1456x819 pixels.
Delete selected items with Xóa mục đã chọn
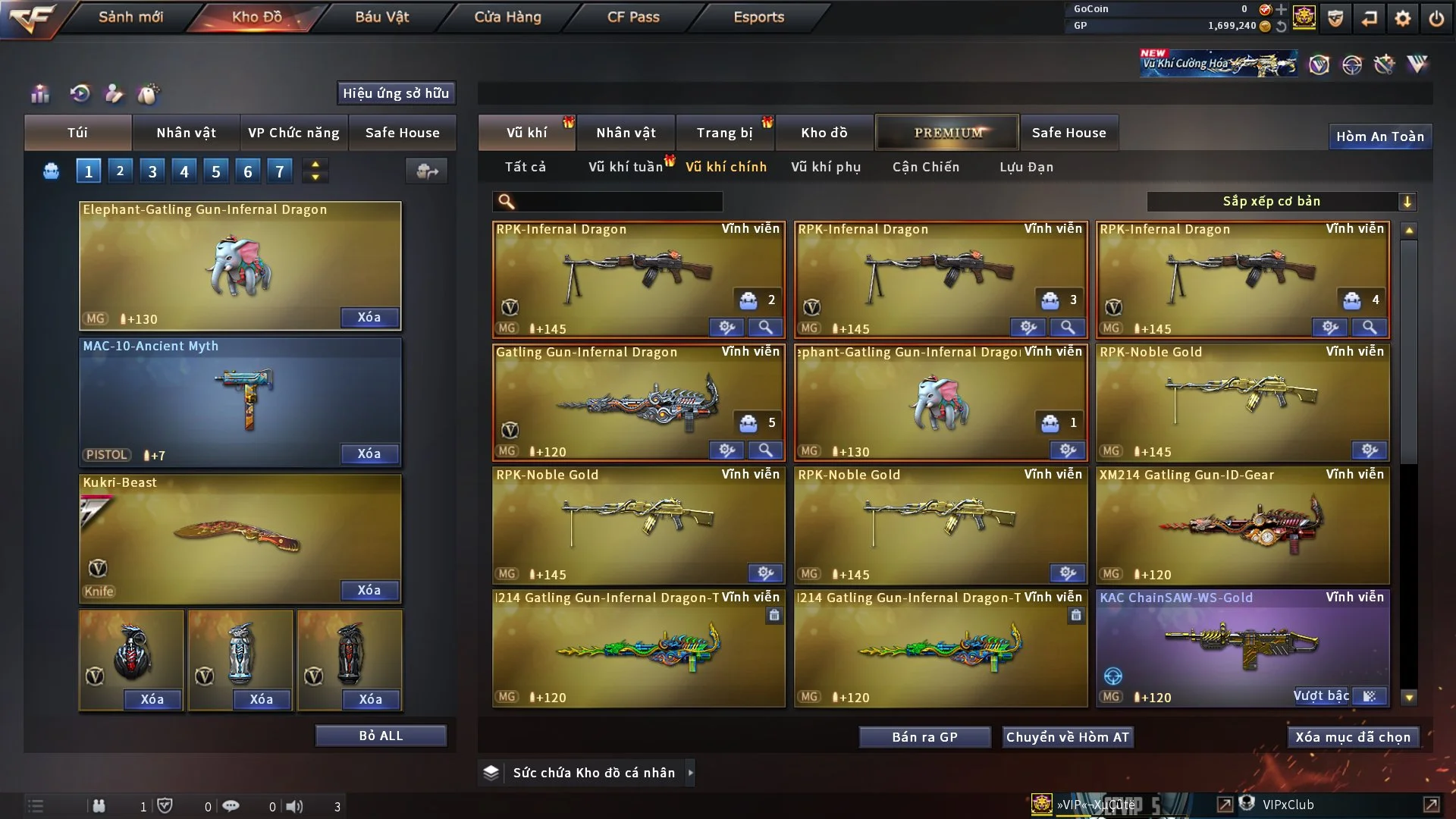(1353, 737)
